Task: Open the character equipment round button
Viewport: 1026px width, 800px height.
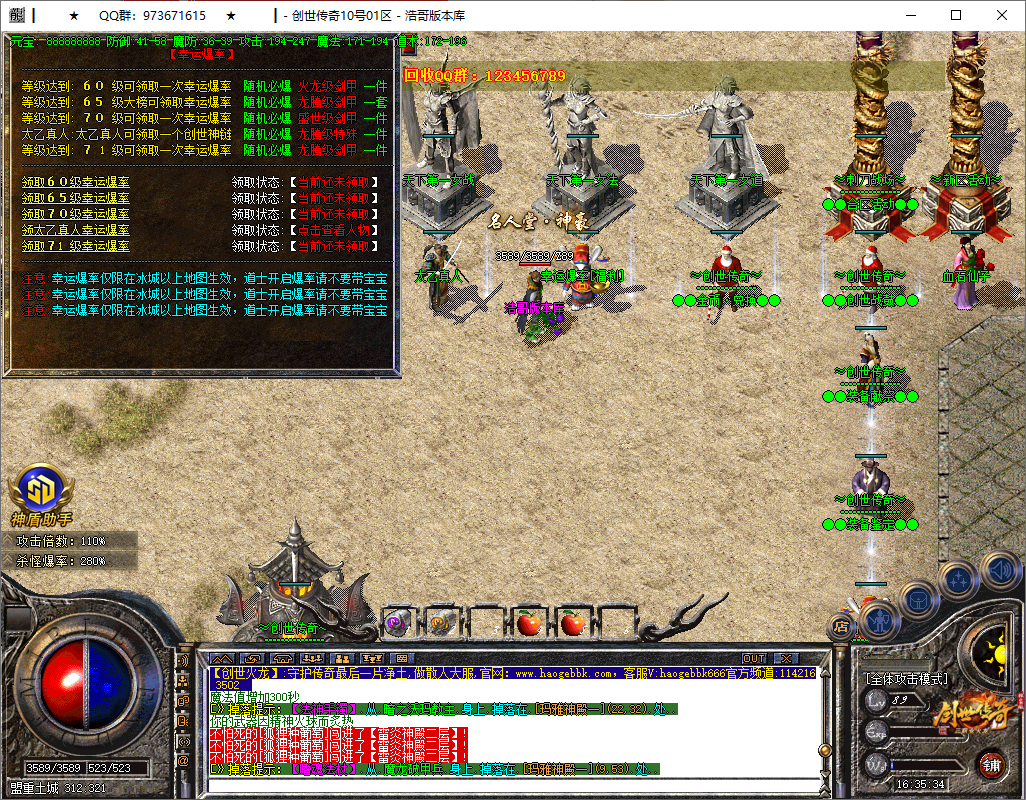Action: pyautogui.click(x=878, y=619)
